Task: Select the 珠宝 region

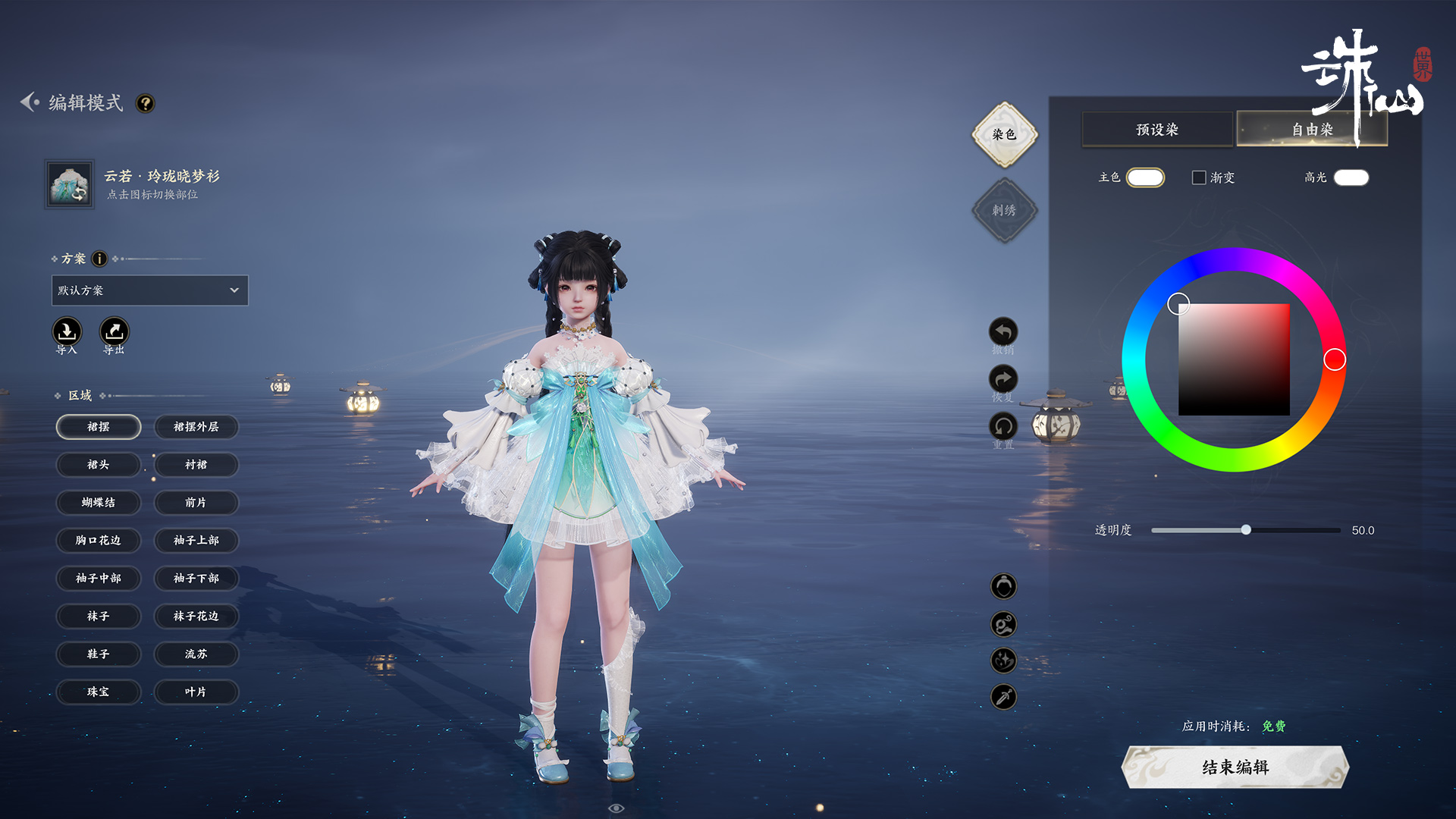Action: click(99, 692)
